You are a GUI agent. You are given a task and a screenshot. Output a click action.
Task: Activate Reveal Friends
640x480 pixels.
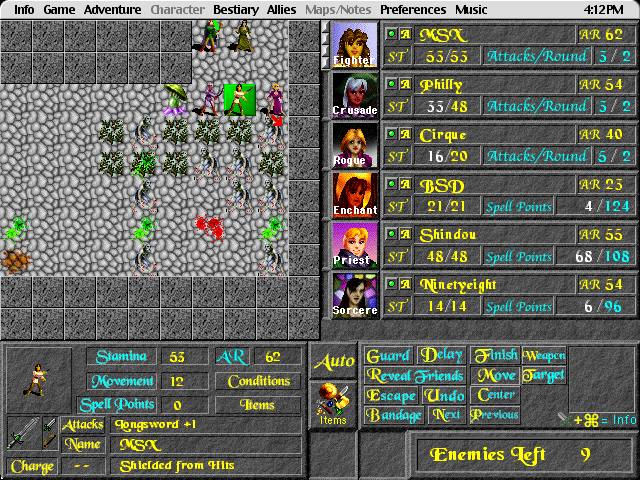(x=417, y=375)
